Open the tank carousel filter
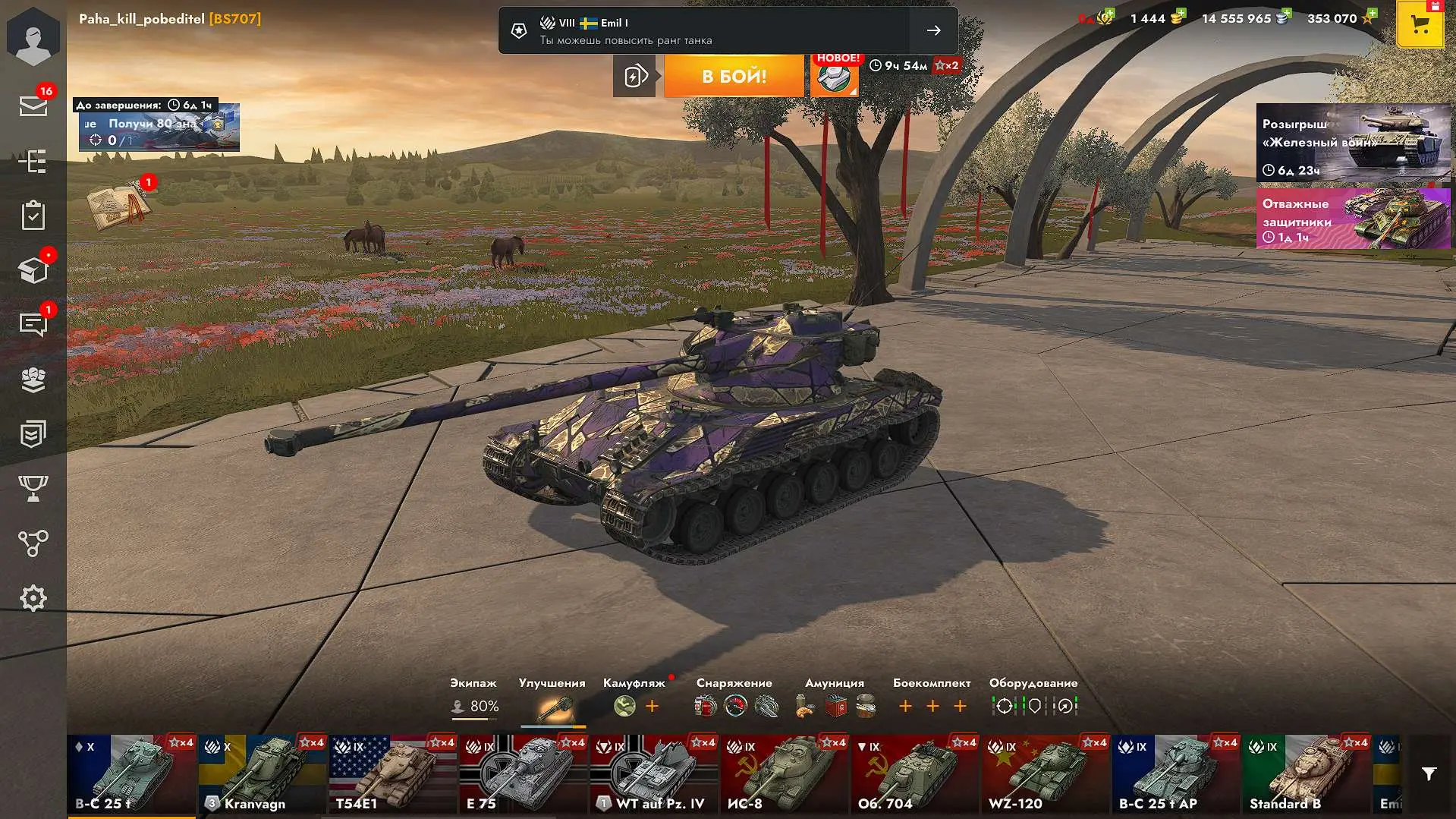Screen dimensions: 1456x819 pyautogui.click(x=1429, y=774)
